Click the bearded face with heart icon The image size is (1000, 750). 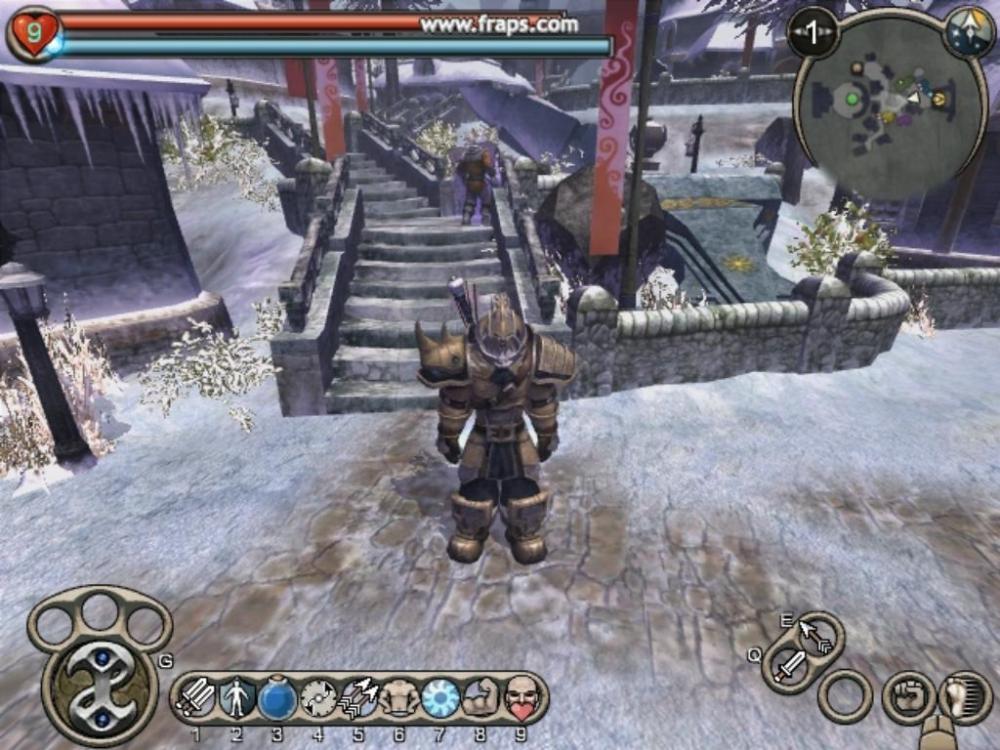coord(521,697)
